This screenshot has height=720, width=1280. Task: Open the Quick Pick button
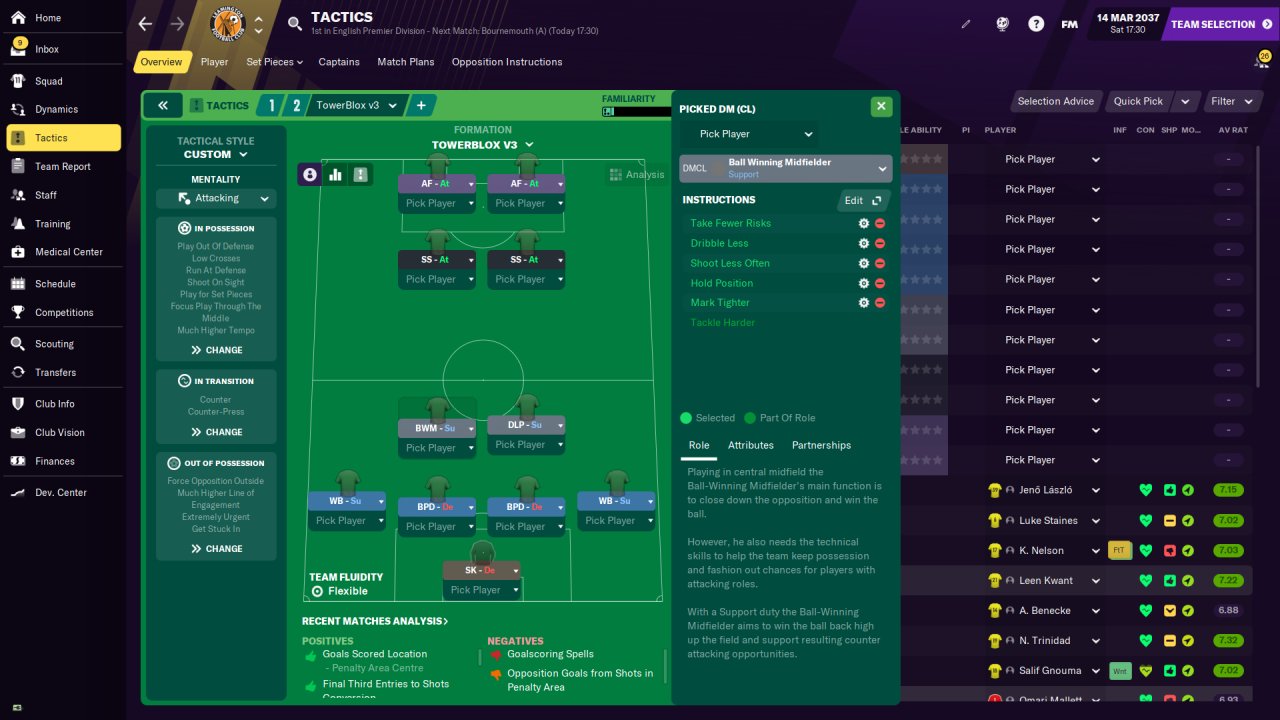pos(1139,101)
